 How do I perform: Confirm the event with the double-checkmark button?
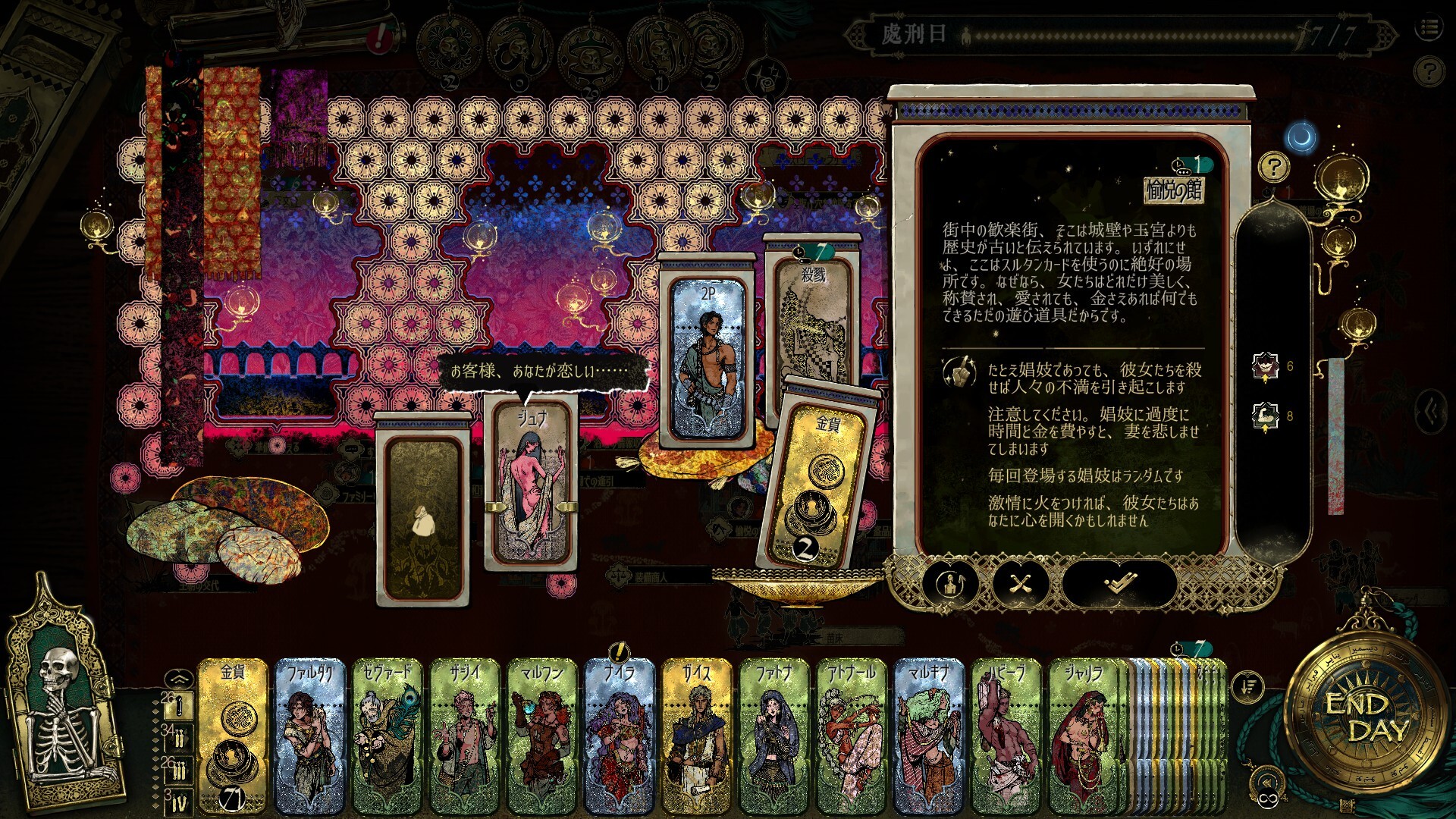point(1119,584)
